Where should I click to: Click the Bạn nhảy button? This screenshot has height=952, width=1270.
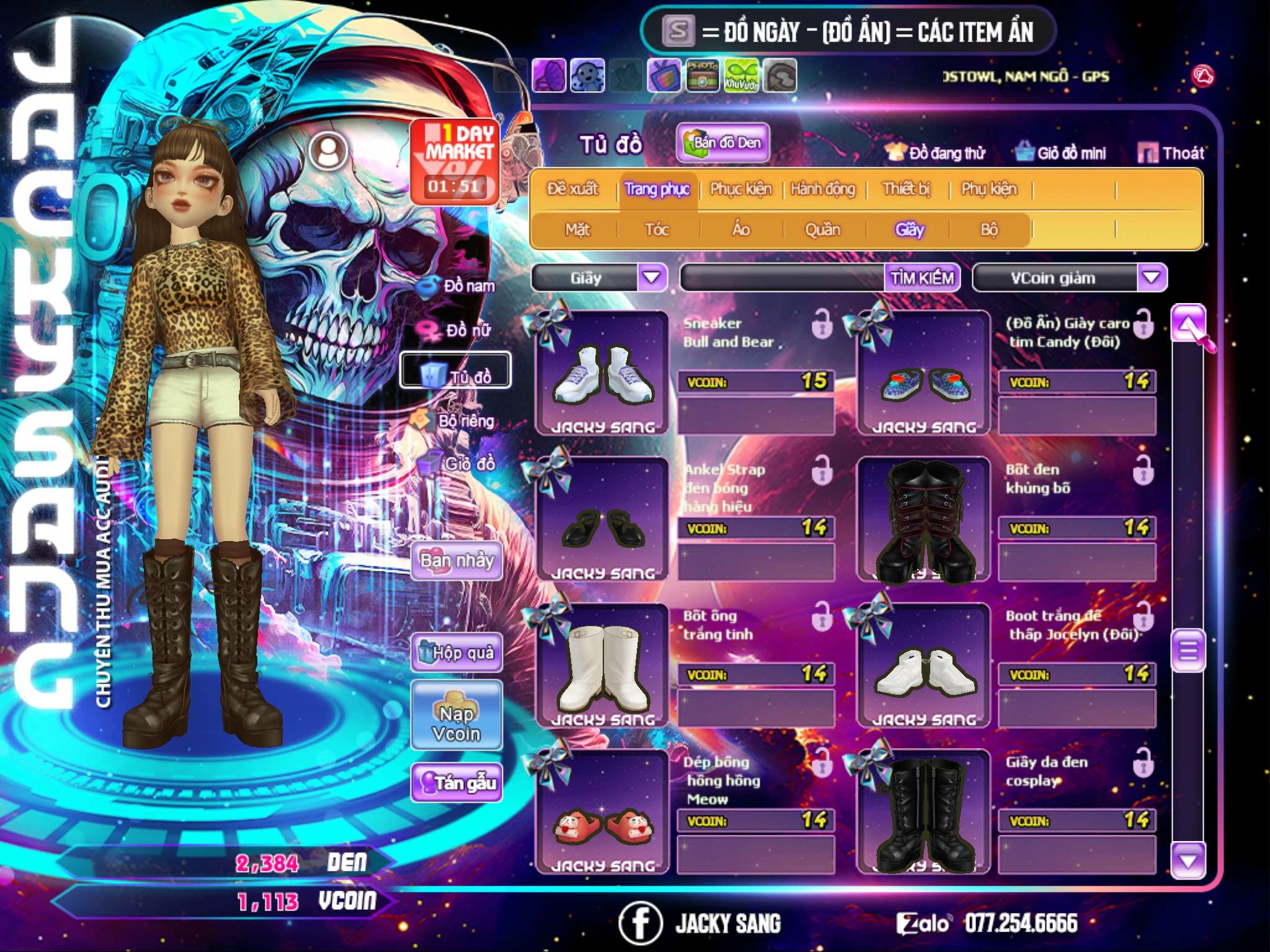pos(456,561)
